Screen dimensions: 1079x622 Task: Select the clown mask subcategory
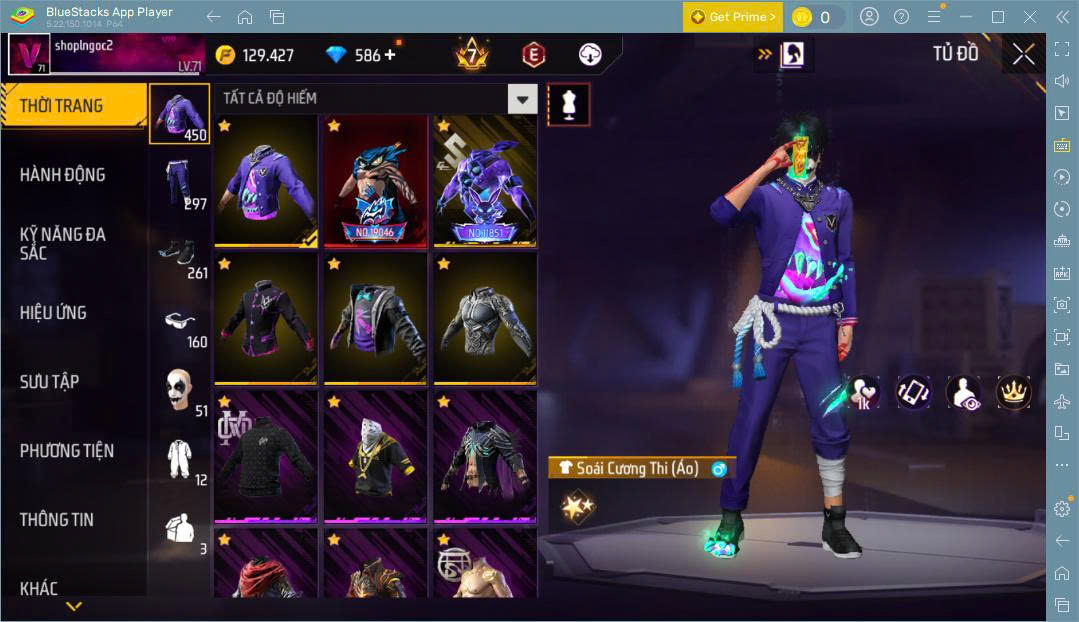[x=180, y=390]
